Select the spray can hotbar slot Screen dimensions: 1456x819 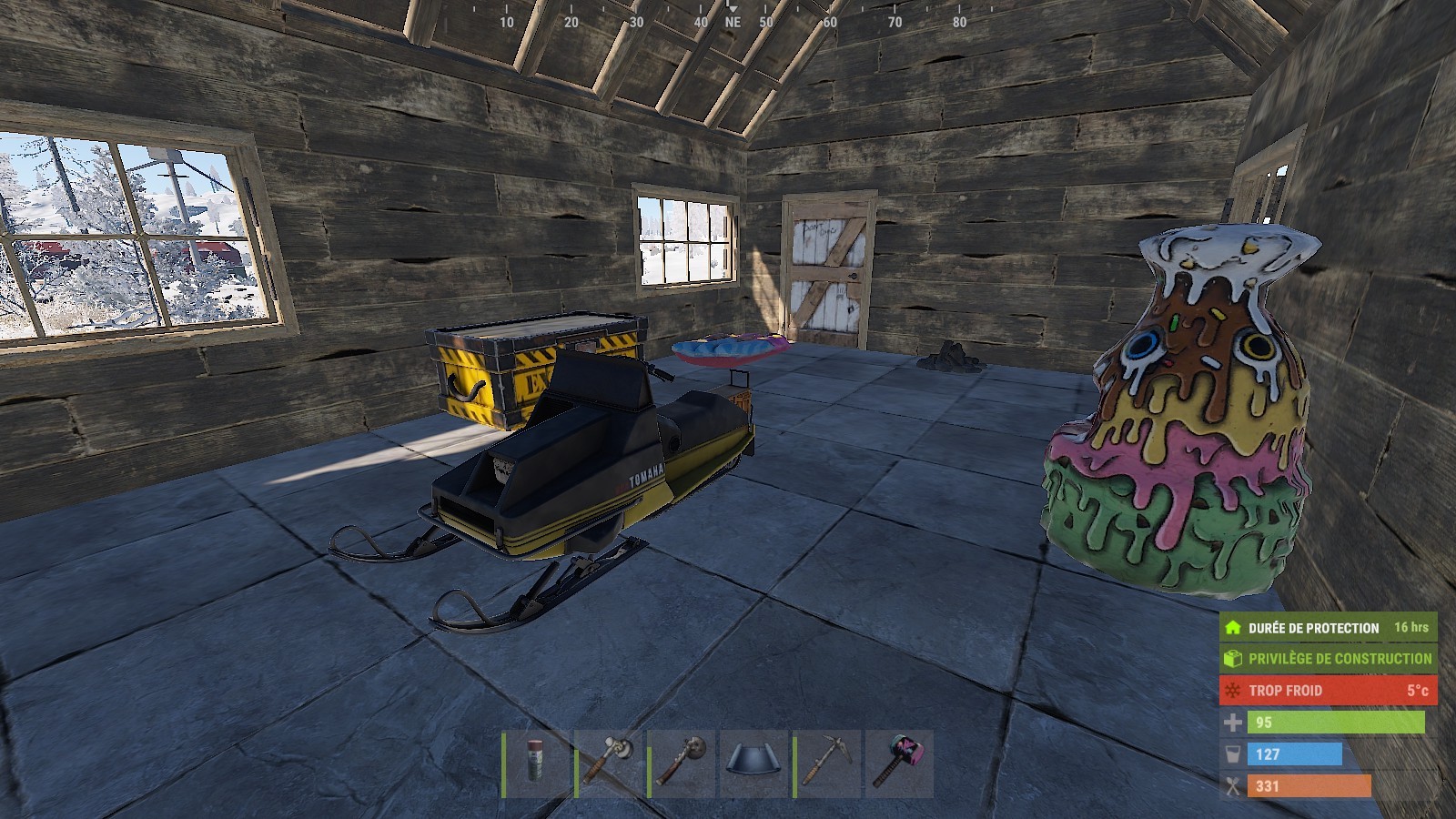pyautogui.click(x=536, y=763)
